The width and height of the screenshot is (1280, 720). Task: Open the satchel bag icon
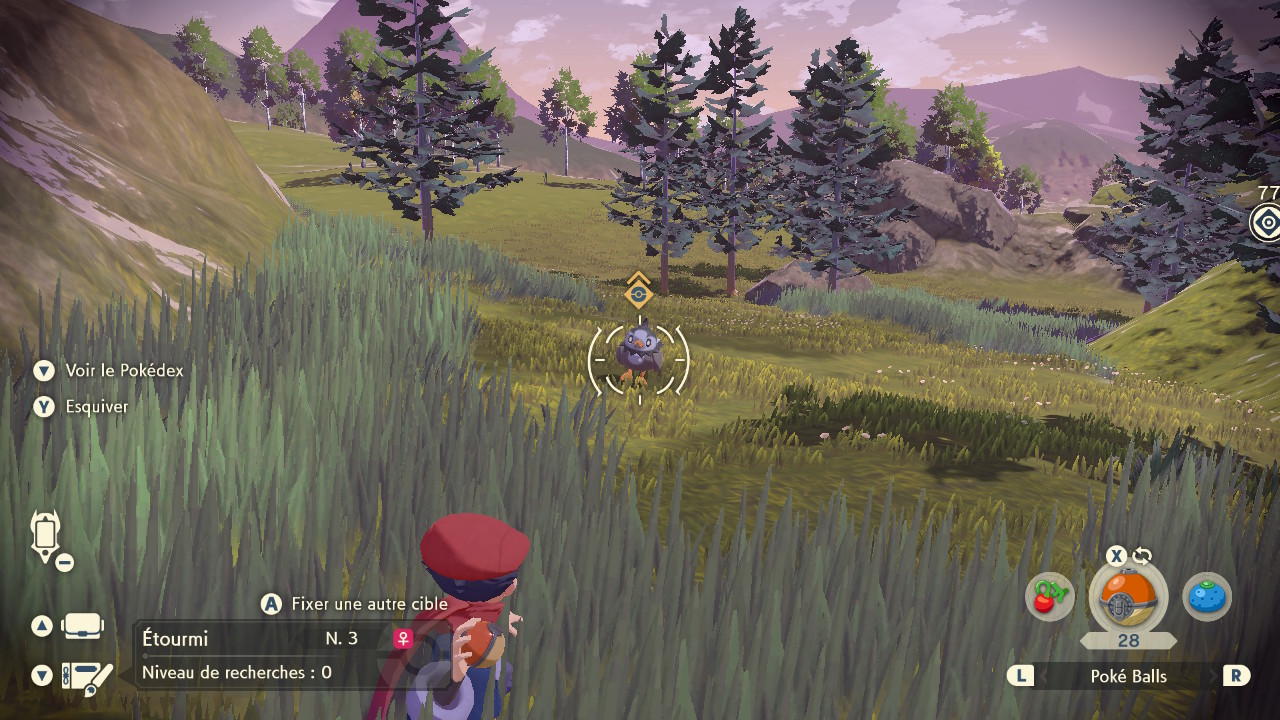click(x=82, y=626)
